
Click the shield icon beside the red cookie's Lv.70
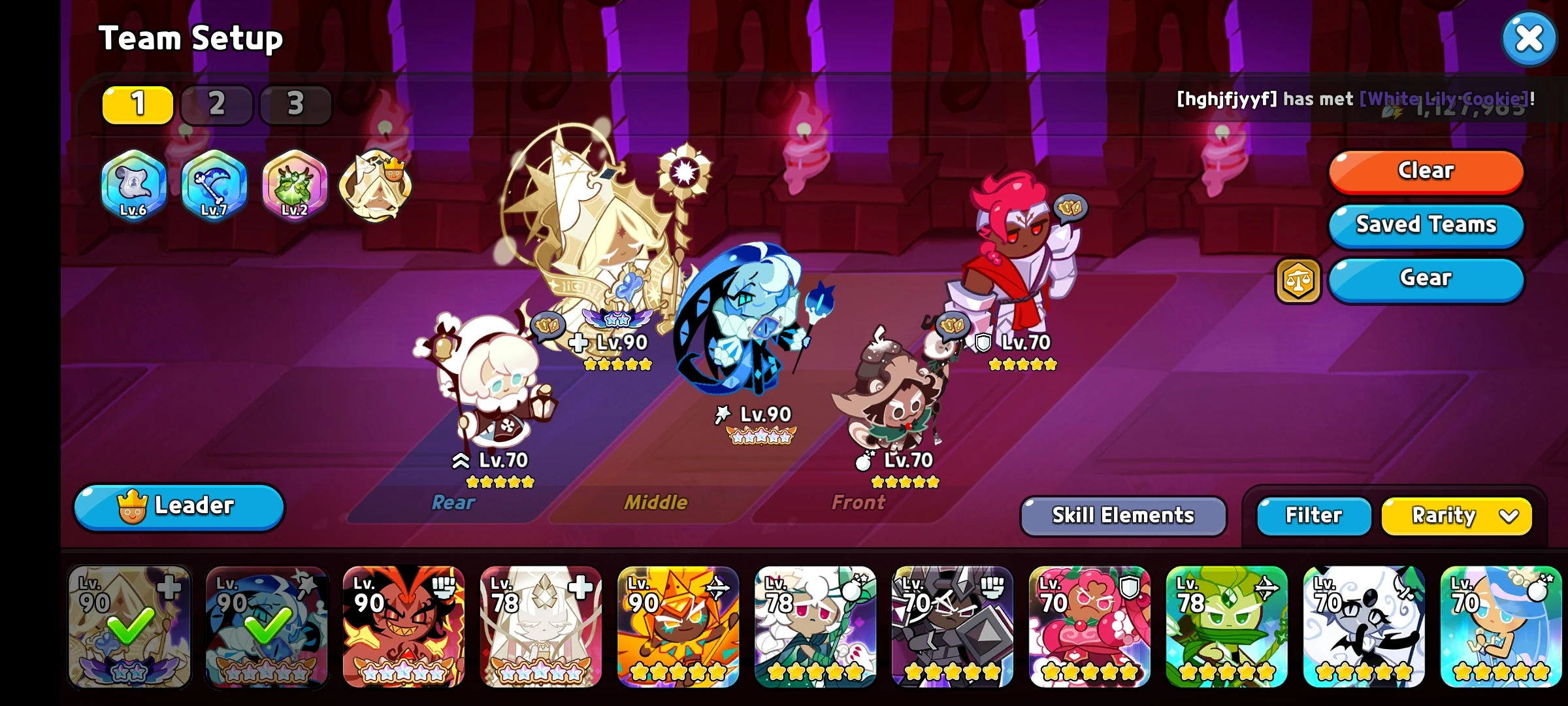985,342
